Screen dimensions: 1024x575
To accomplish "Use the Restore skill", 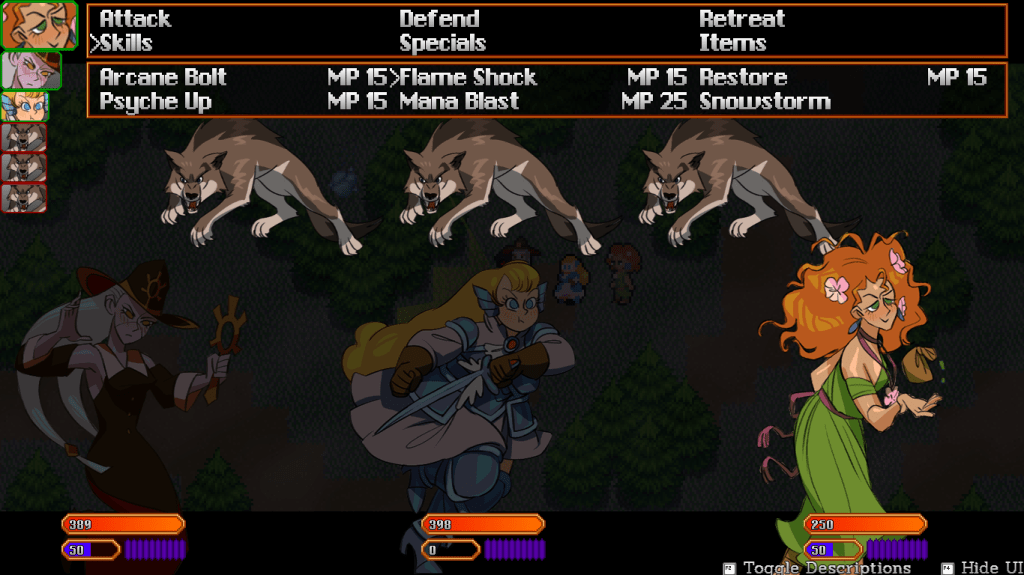I will pos(743,78).
